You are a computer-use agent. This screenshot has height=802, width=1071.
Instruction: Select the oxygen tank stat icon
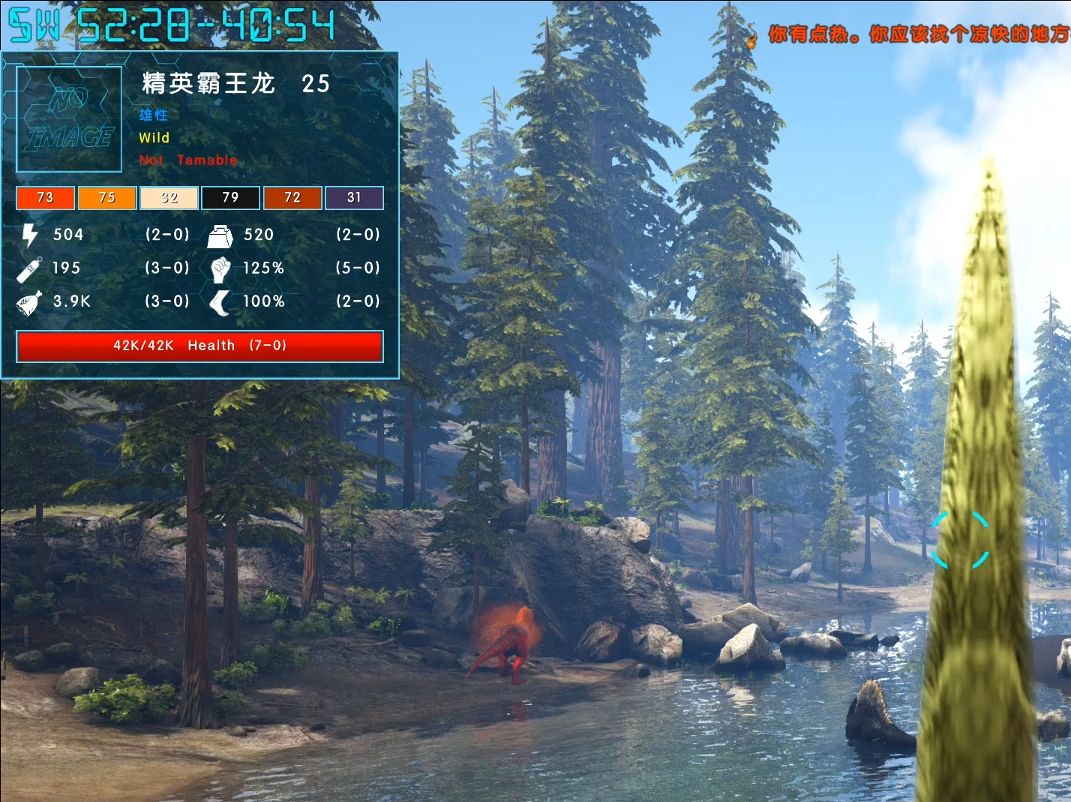29,268
